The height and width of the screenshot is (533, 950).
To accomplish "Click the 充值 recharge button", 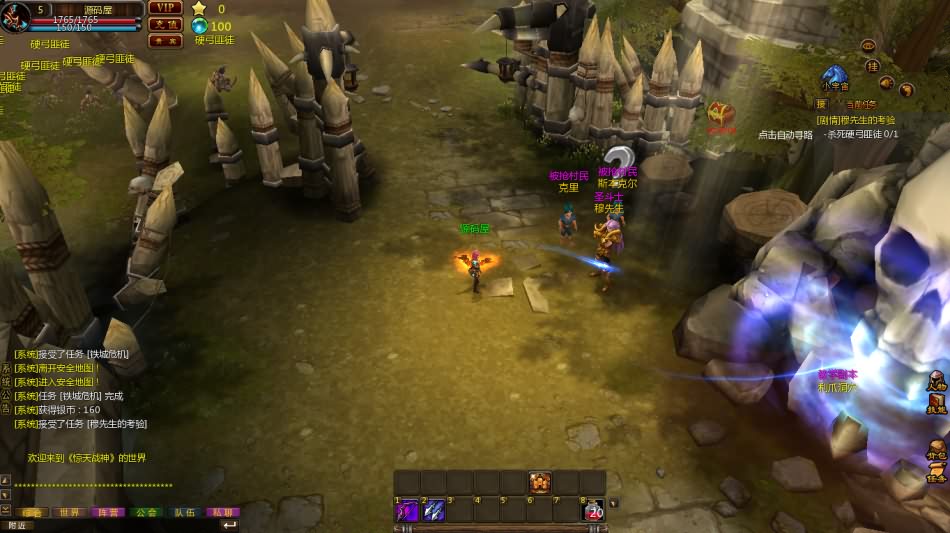I will (x=164, y=24).
